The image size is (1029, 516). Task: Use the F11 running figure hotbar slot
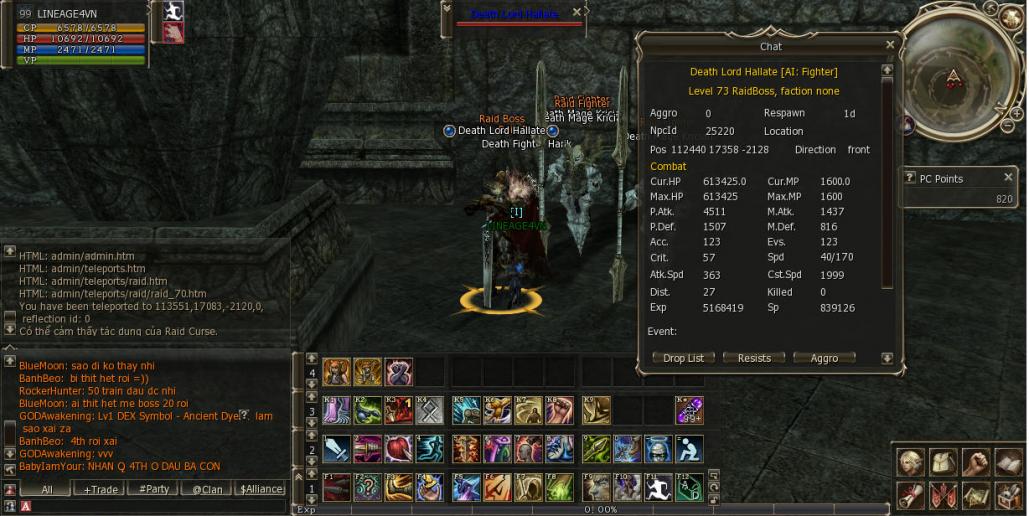(x=657, y=487)
